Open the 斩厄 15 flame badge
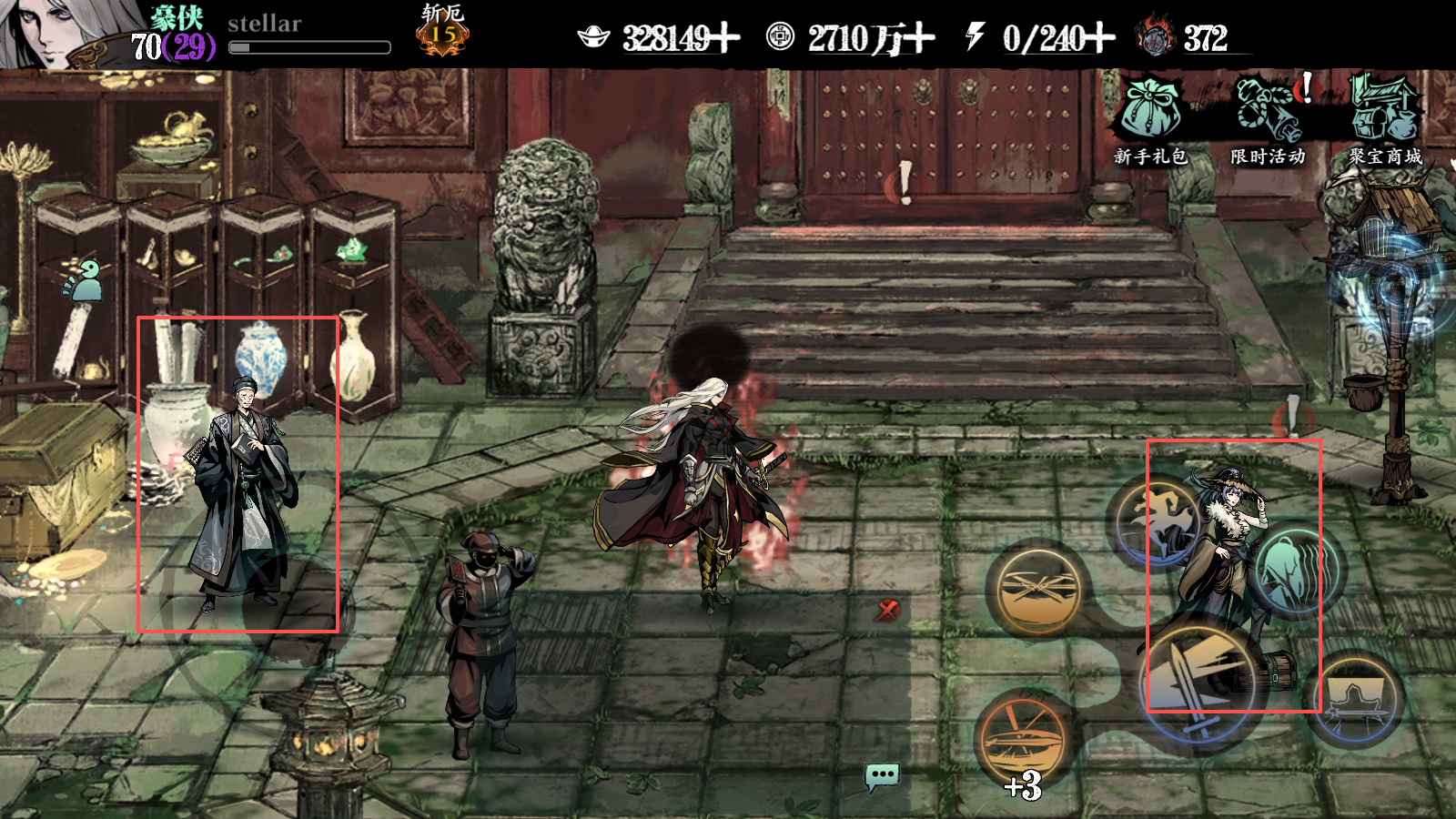The height and width of the screenshot is (819, 1456). 442,33
